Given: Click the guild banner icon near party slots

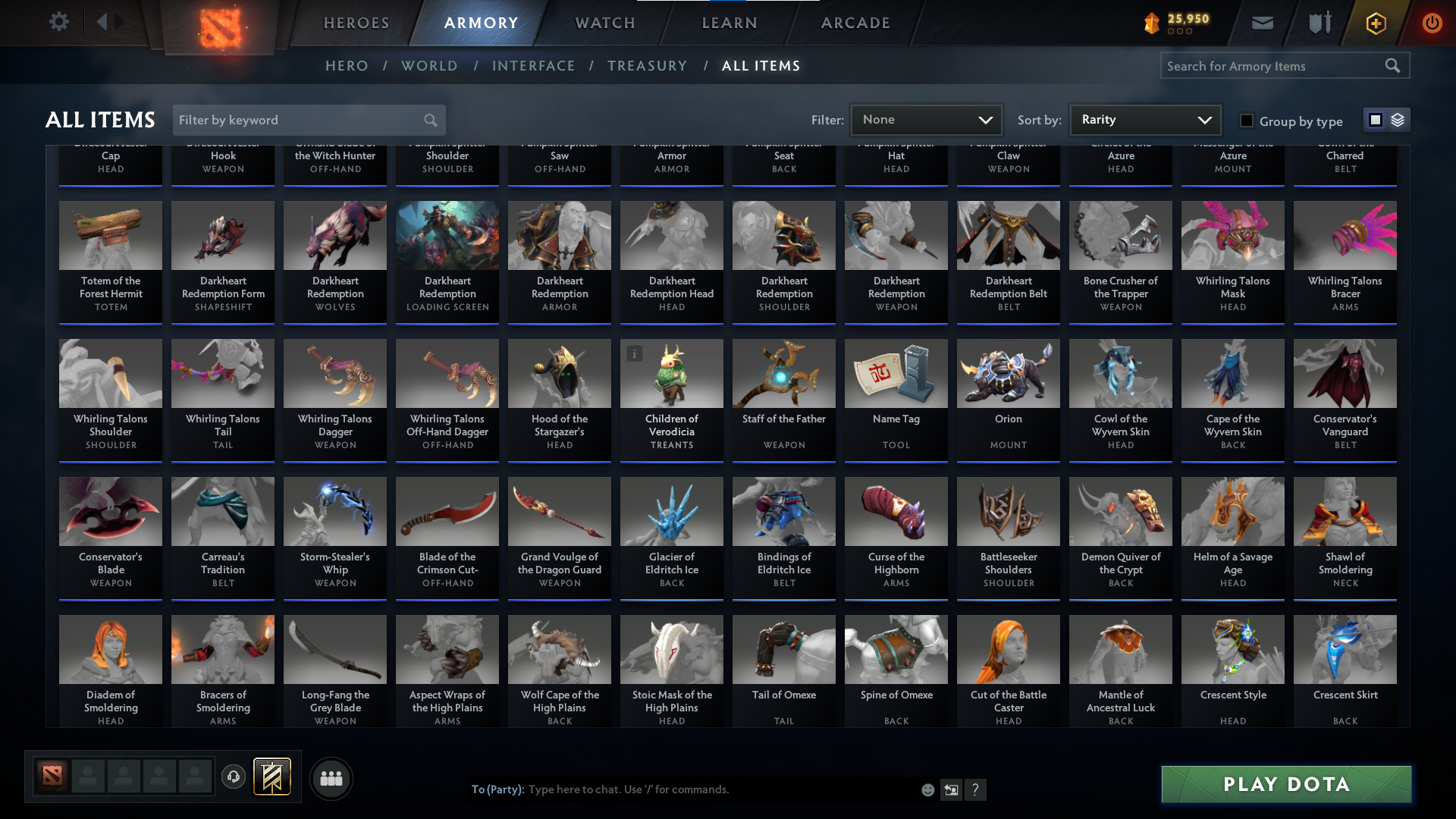Looking at the screenshot, I should click(272, 777).
